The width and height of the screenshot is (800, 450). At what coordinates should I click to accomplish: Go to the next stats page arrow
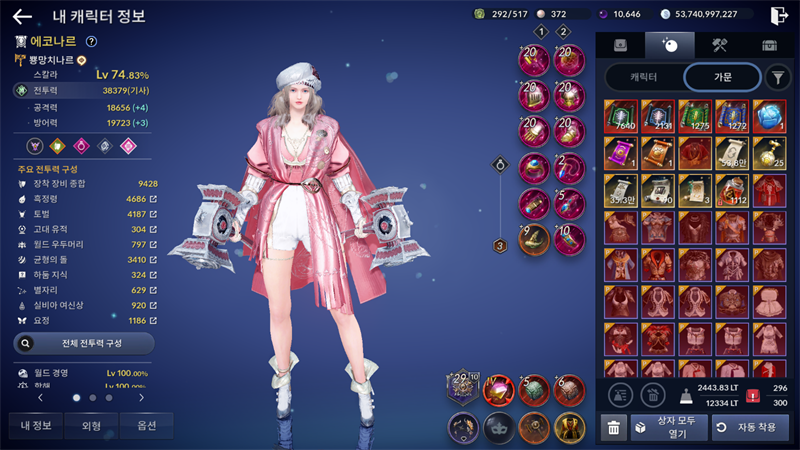click(141, 397)
